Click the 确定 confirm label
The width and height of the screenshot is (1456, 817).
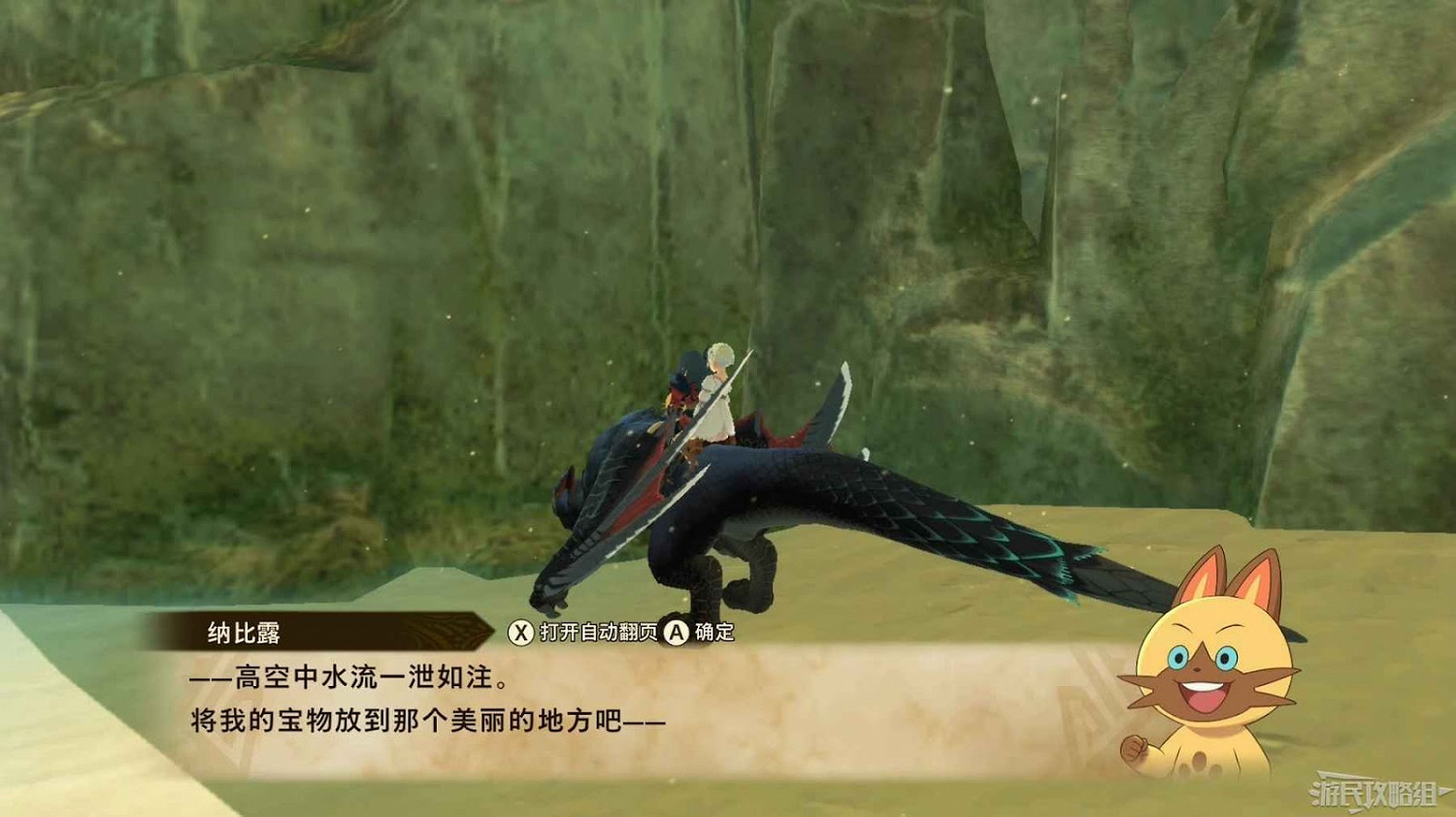[713, 632]
